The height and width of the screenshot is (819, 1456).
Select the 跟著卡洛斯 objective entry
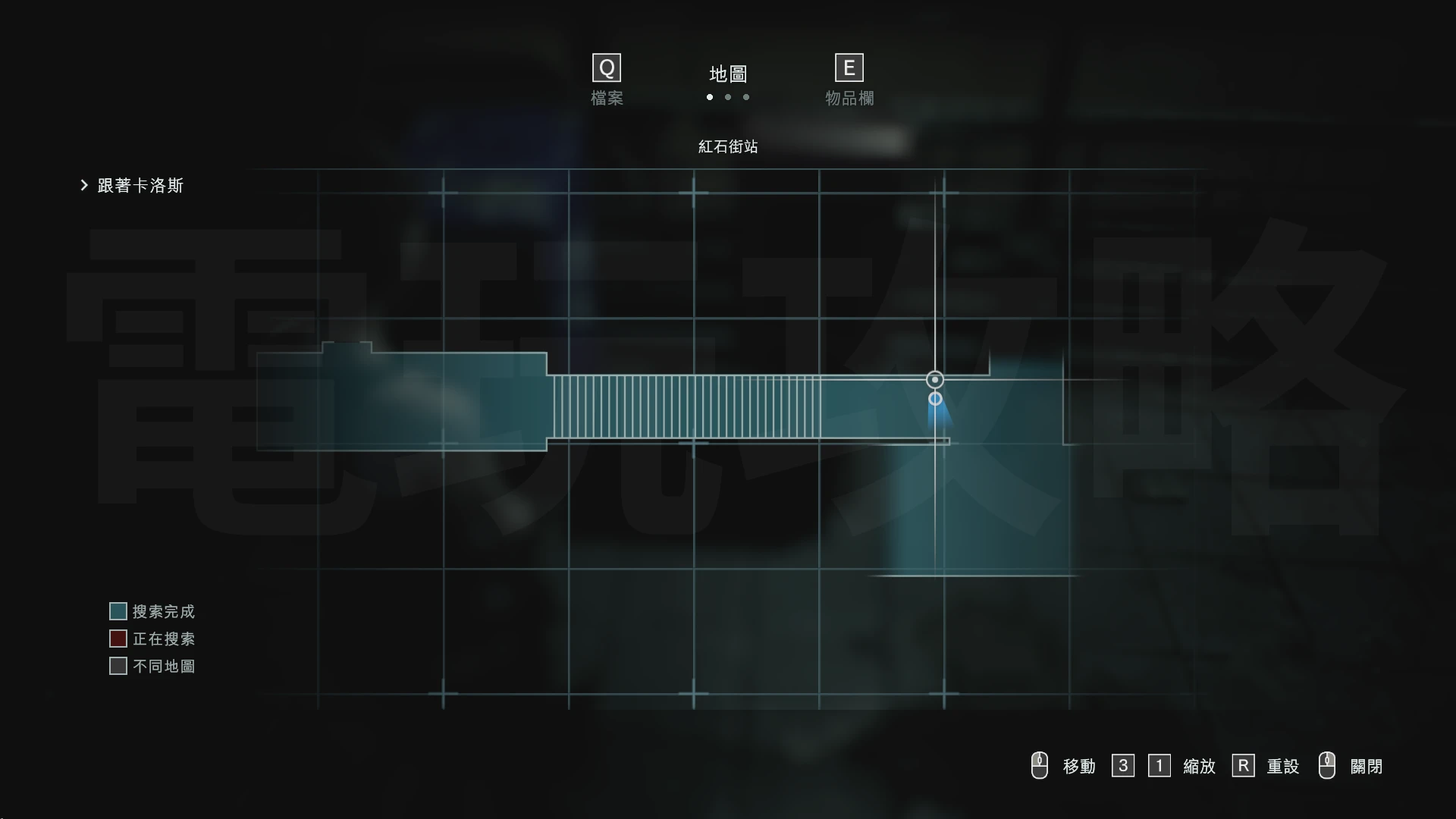(x=140, y=186)
